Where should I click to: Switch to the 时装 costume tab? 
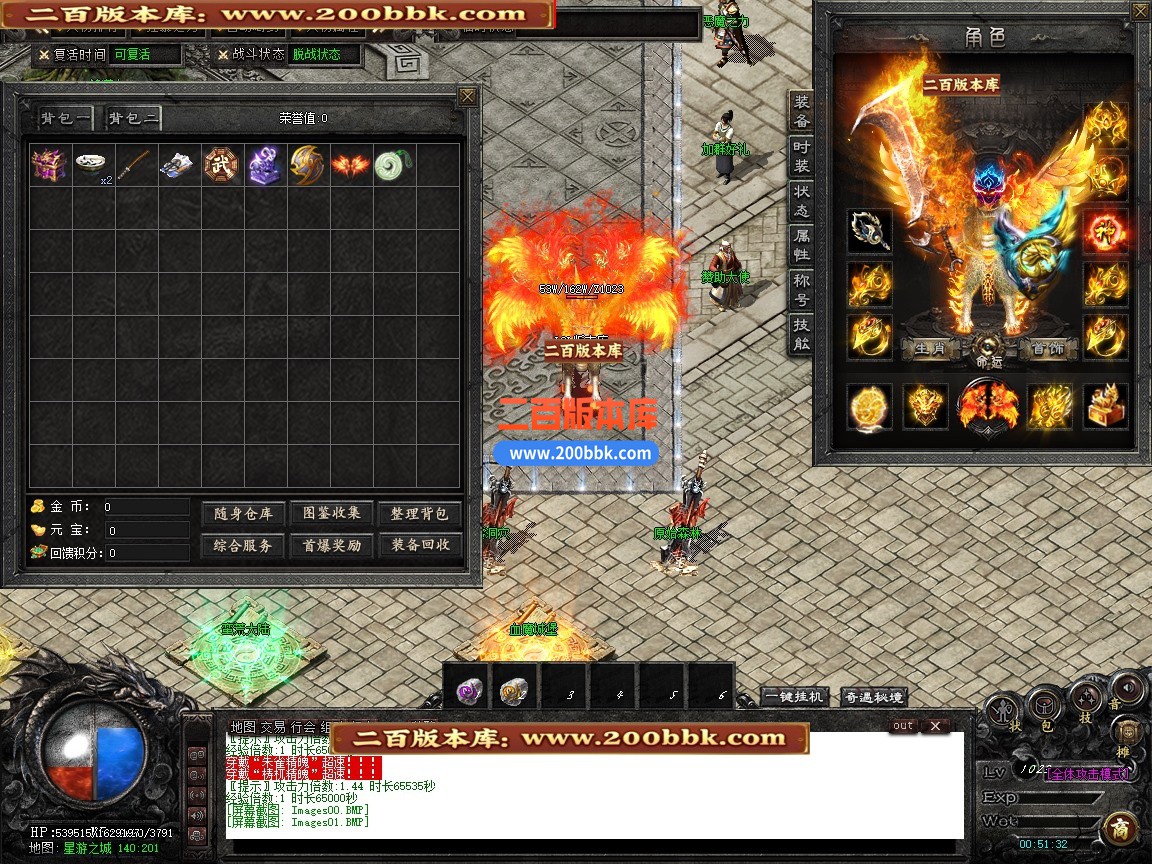coord(802,156)
